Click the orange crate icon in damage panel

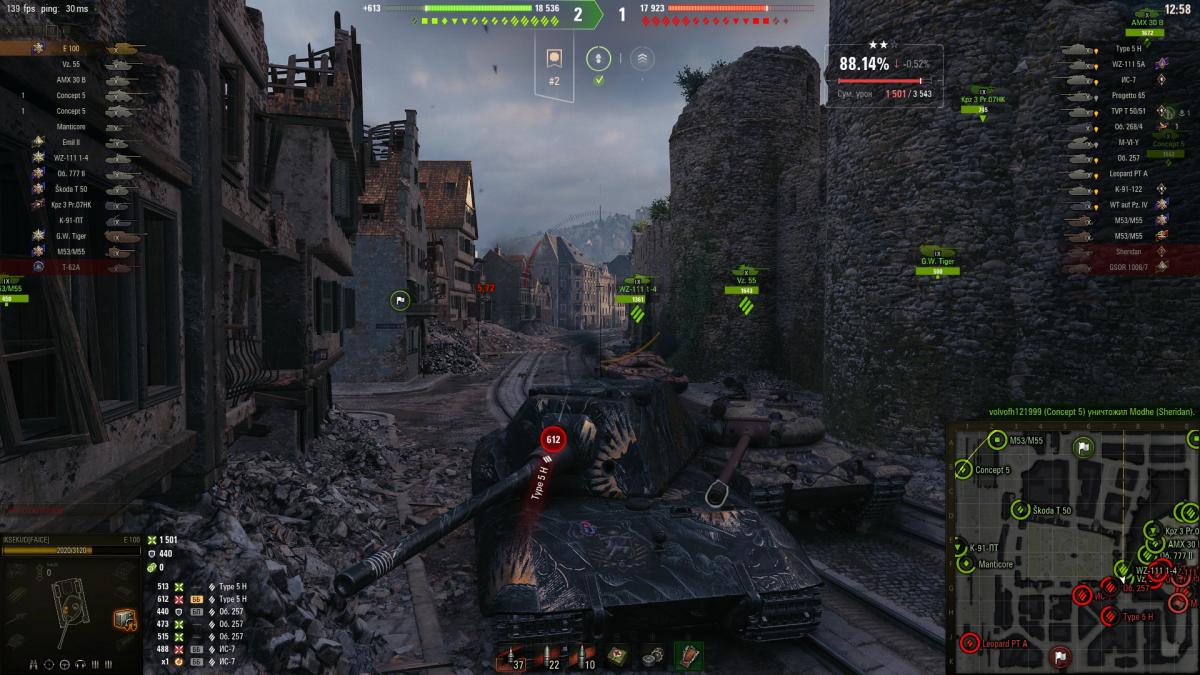[124, 620]
